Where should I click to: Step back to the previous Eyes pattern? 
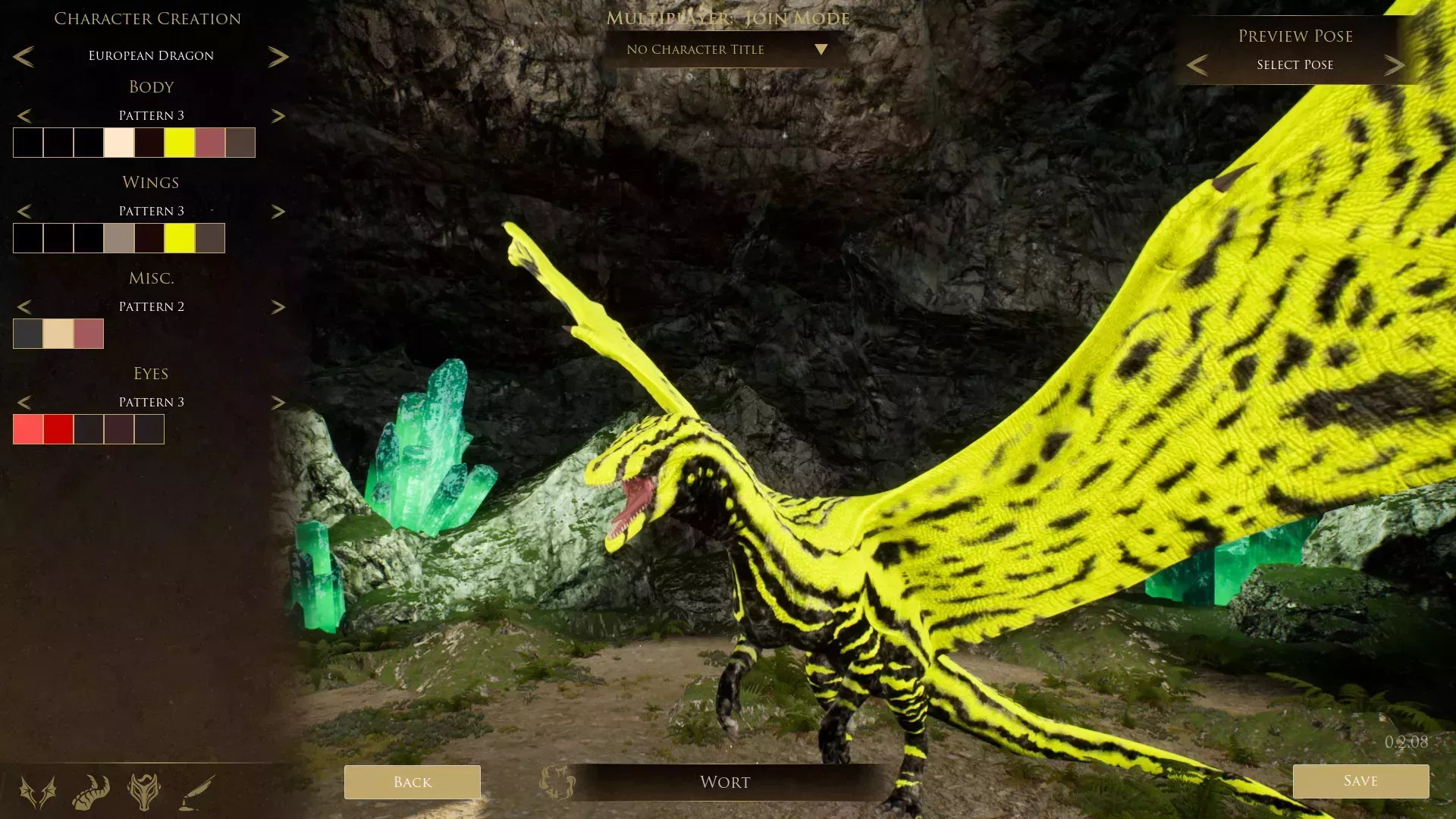click(x=27, y=402)
